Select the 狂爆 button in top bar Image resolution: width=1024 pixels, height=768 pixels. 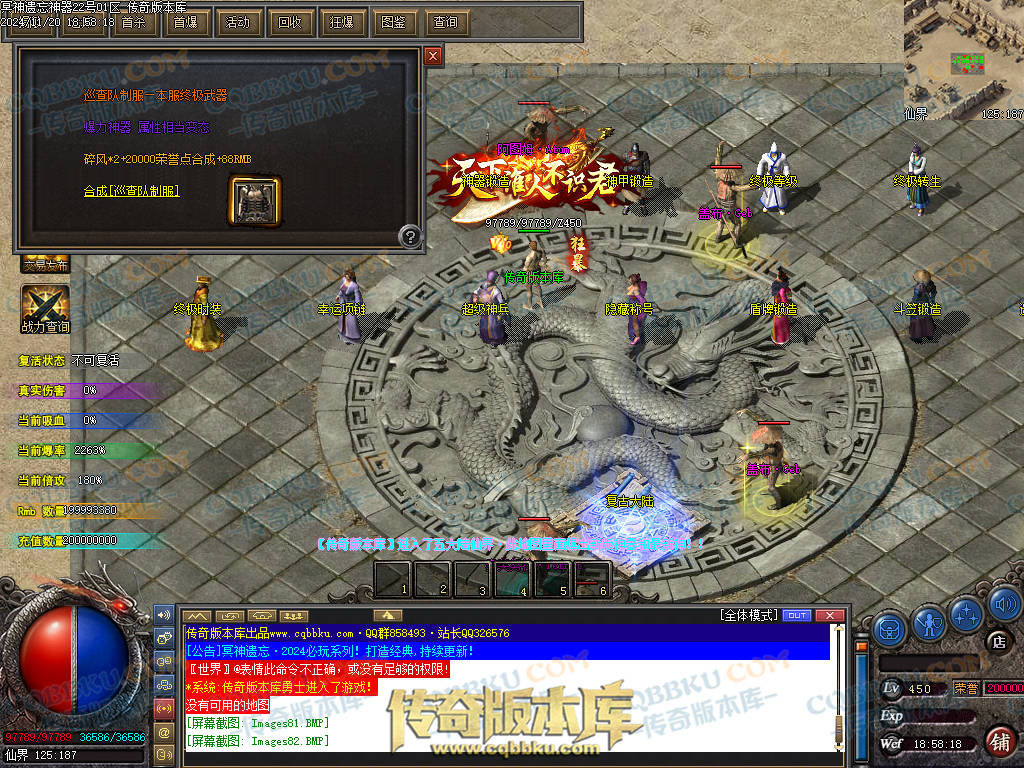pyautogui.click(x=341, y=22)
